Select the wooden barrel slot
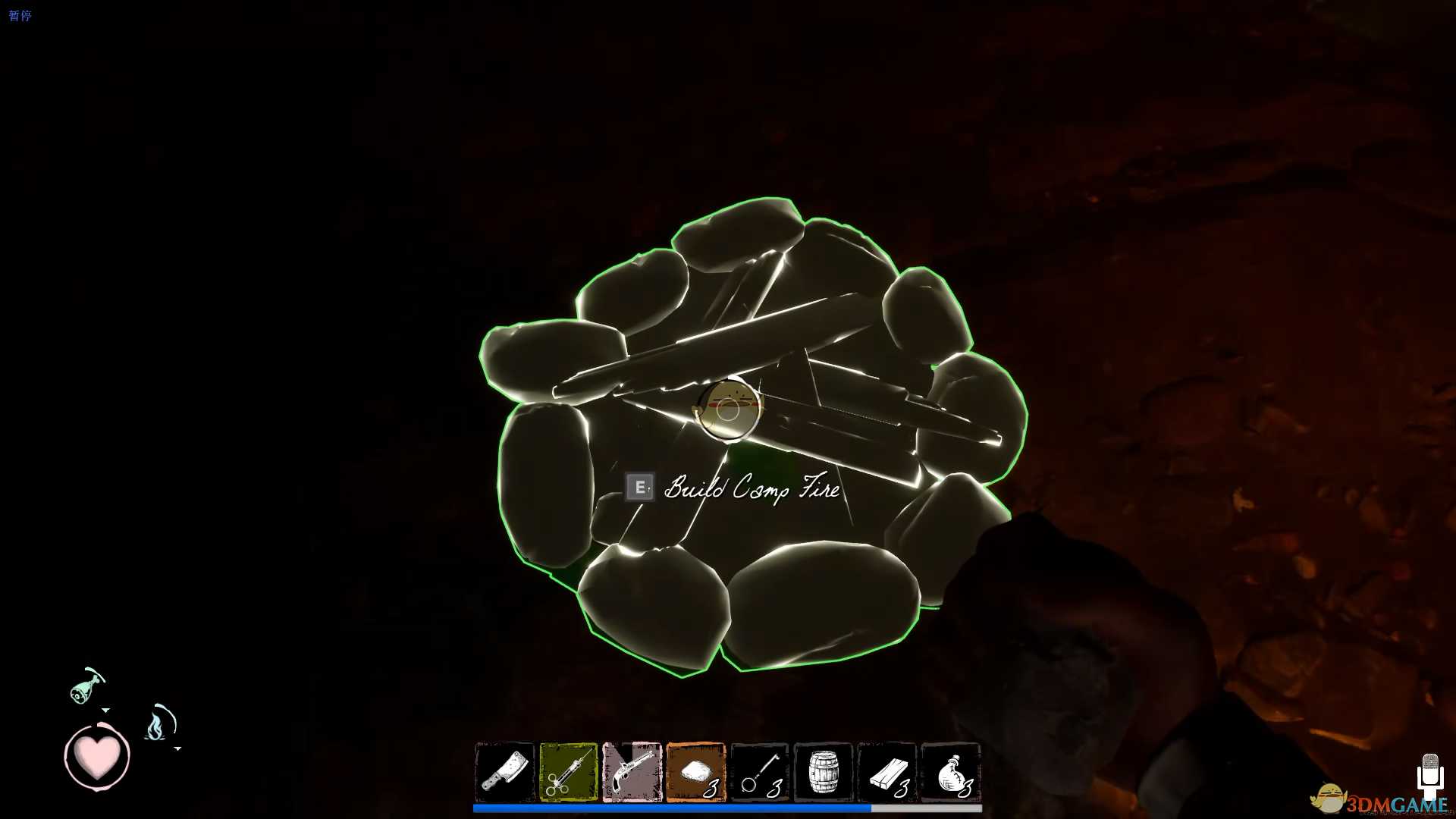 pos(824,772)
